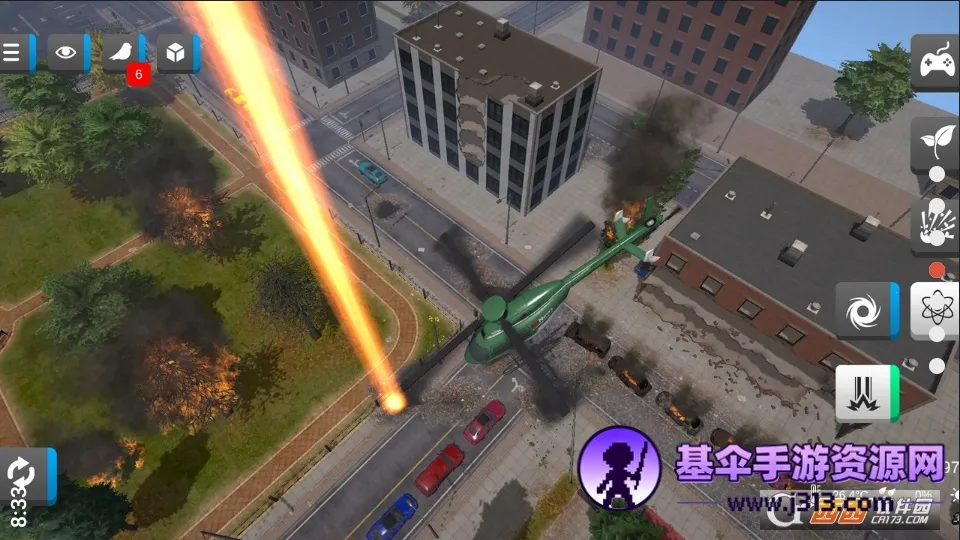Select the white cube objects button
The height and width of the screenshot is (540, 960).
click(176, 53)
